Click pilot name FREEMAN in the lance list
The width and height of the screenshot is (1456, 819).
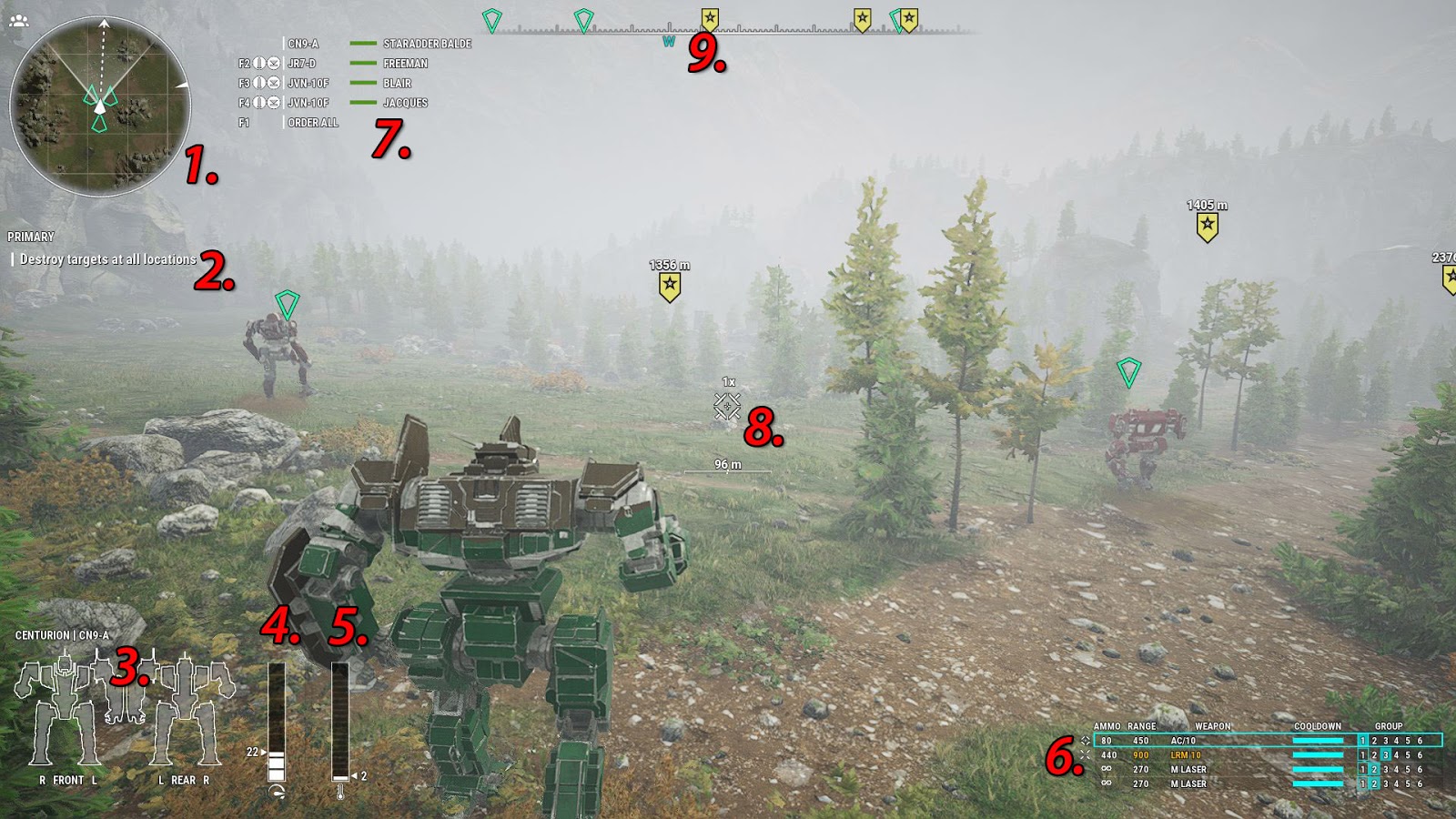(x=405, y=63)
